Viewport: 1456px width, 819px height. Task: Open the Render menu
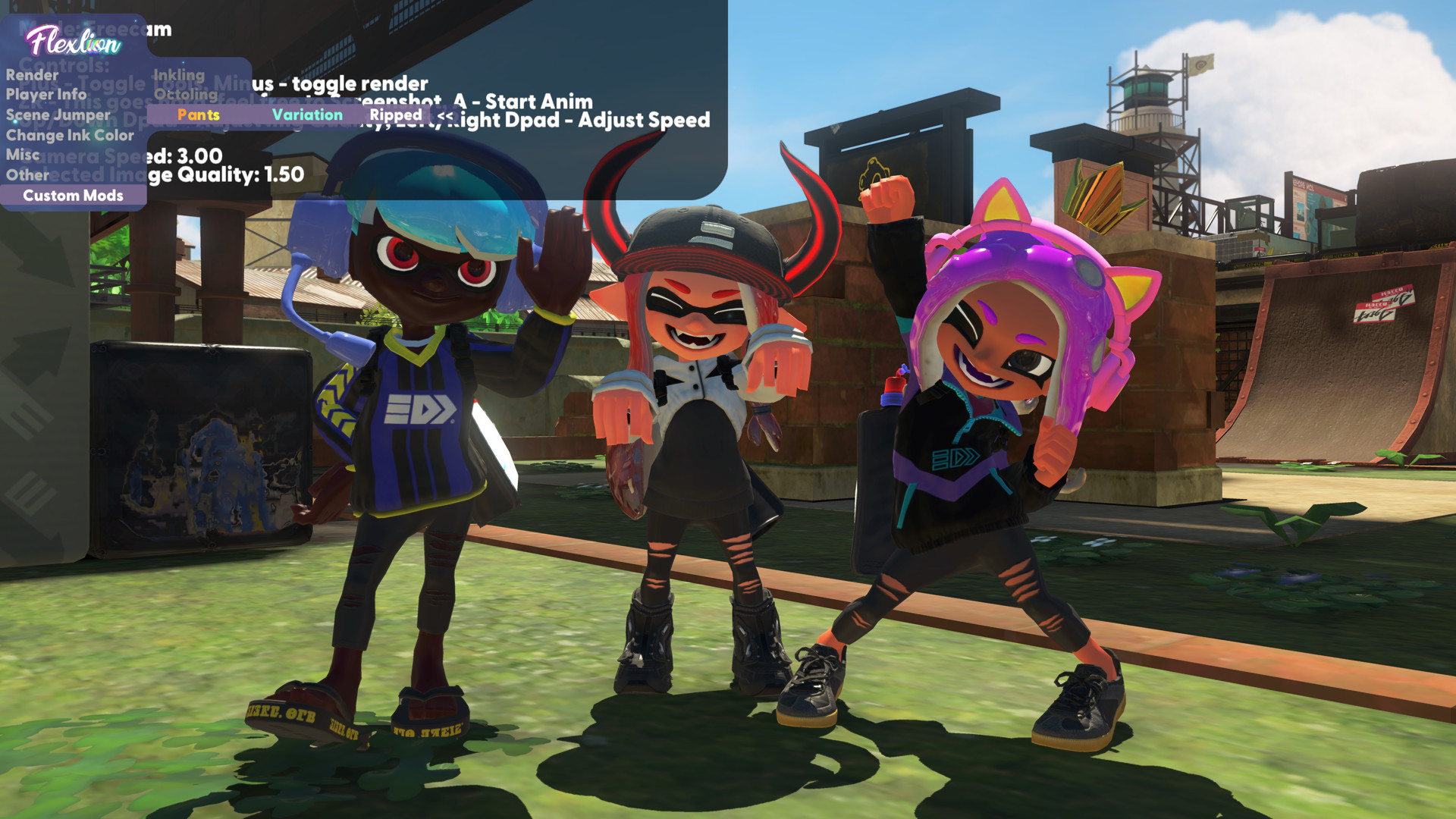(x=31, y=74)
